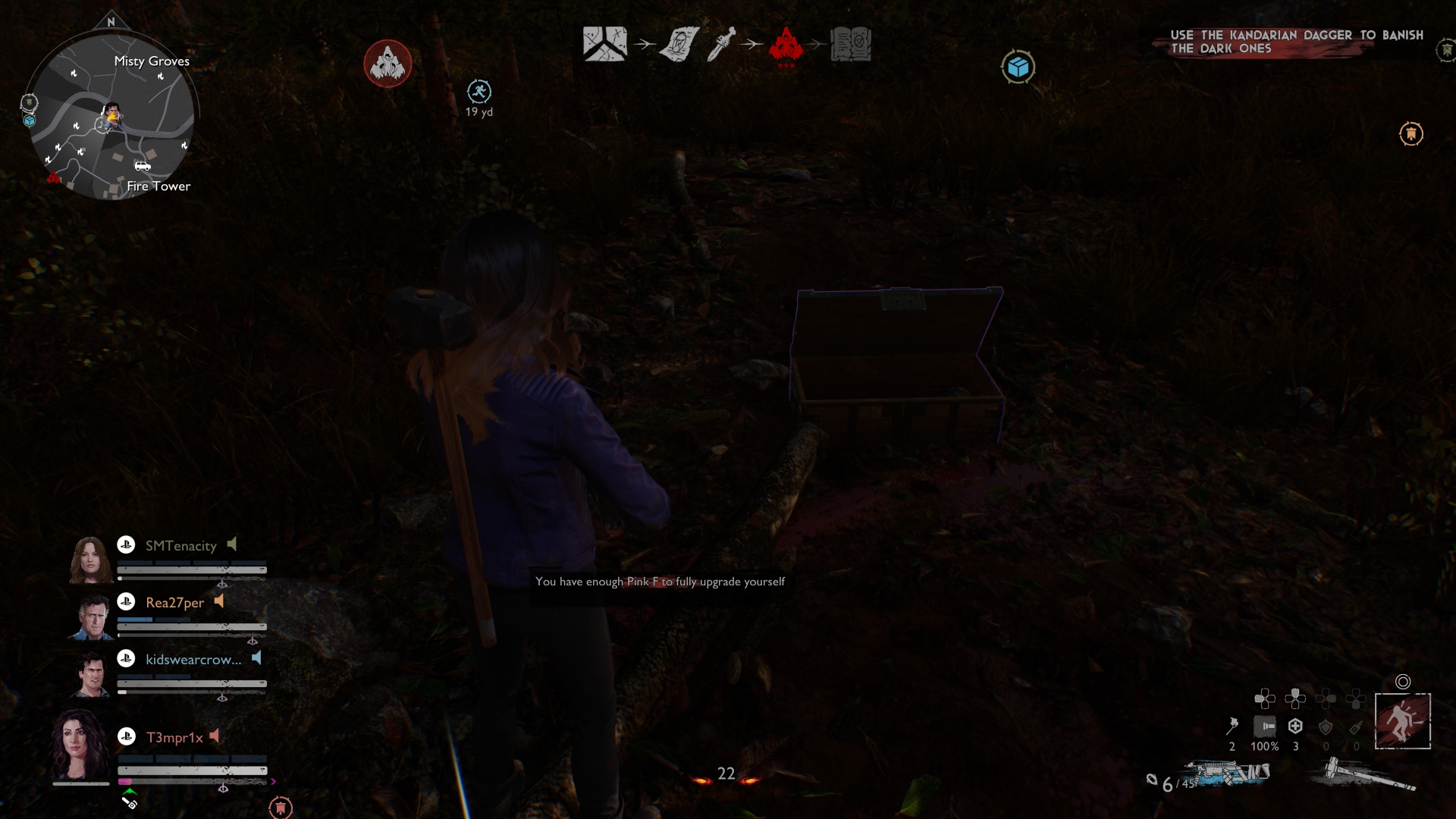
Task: Select the matchstick flare icon showing 2
Action: click(x=1232, y=724)
